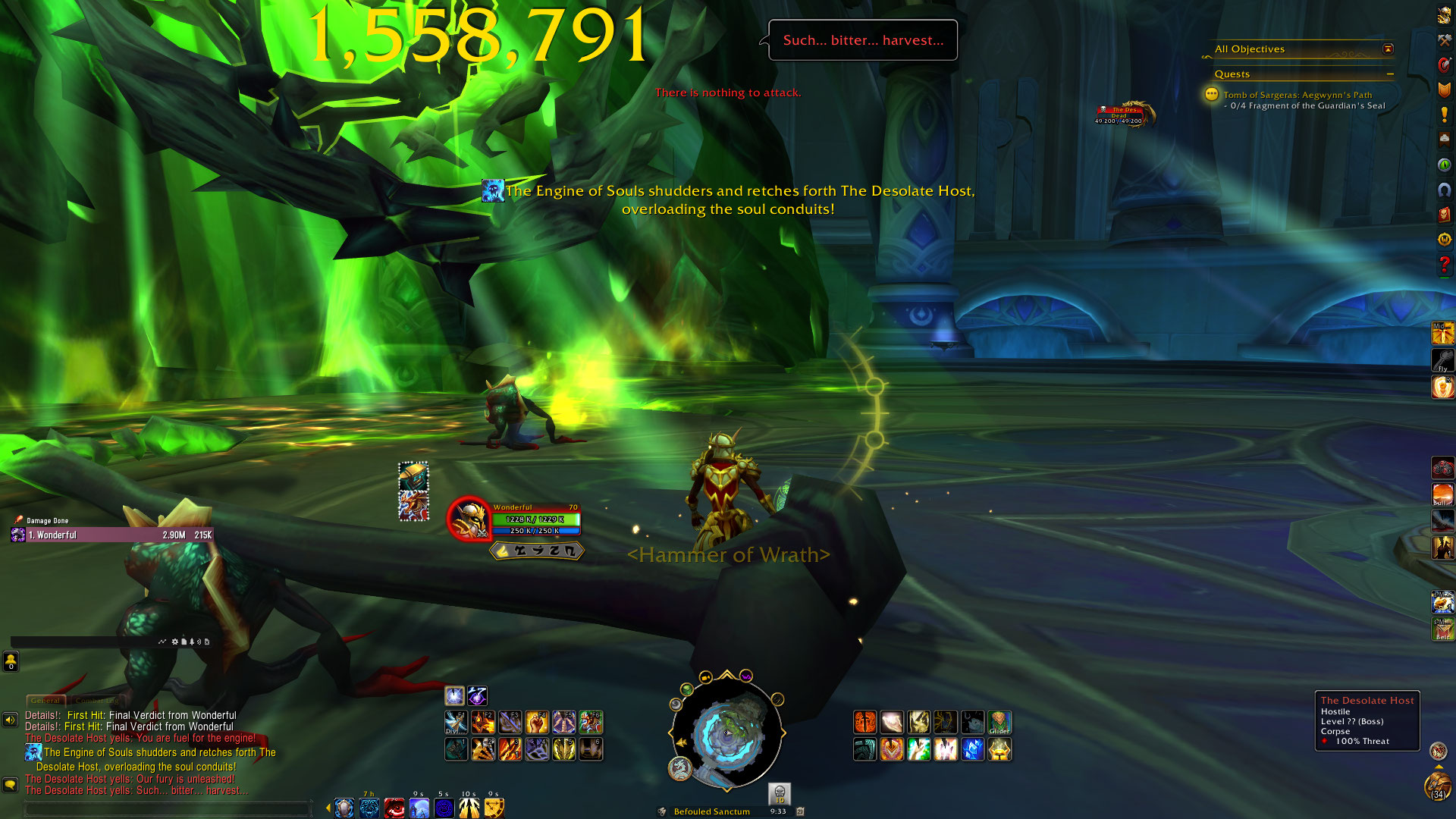Click the skull raid difficulty indicator
Image resolution: width=1456 pixels, height=819 pixels.
click(x=780, y=793)
